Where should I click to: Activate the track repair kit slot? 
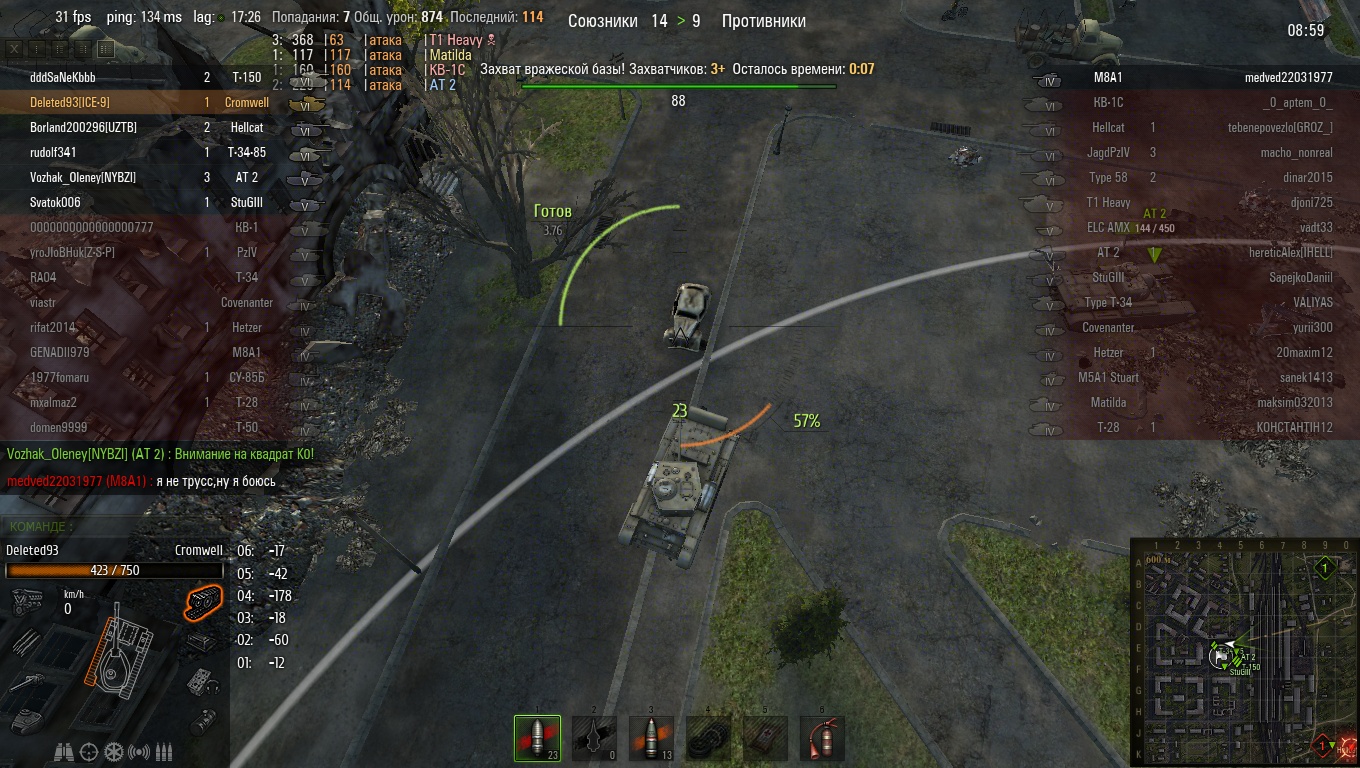[708, 739]
